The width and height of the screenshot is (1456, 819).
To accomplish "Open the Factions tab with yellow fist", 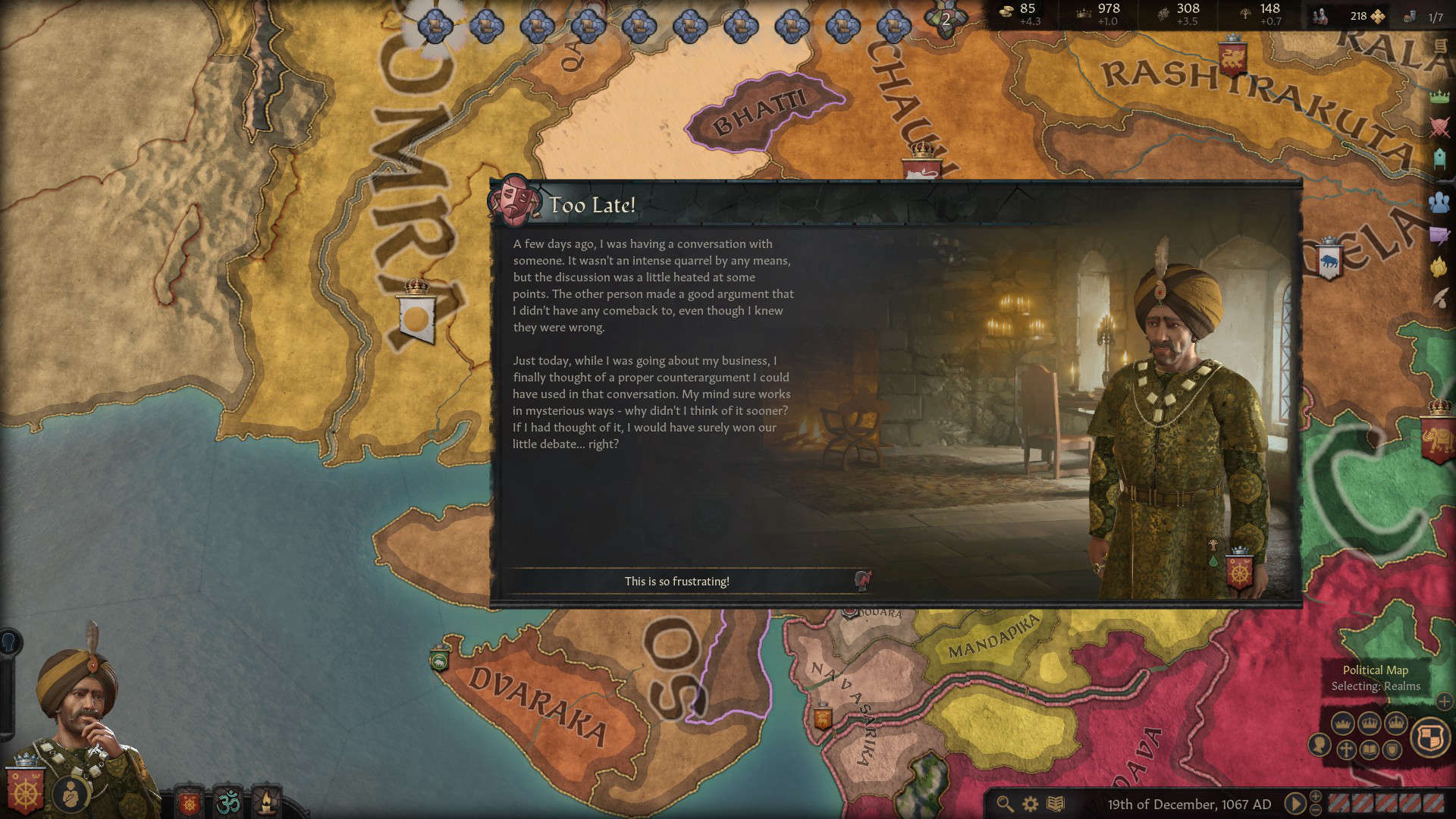I will click(1439, 267).
